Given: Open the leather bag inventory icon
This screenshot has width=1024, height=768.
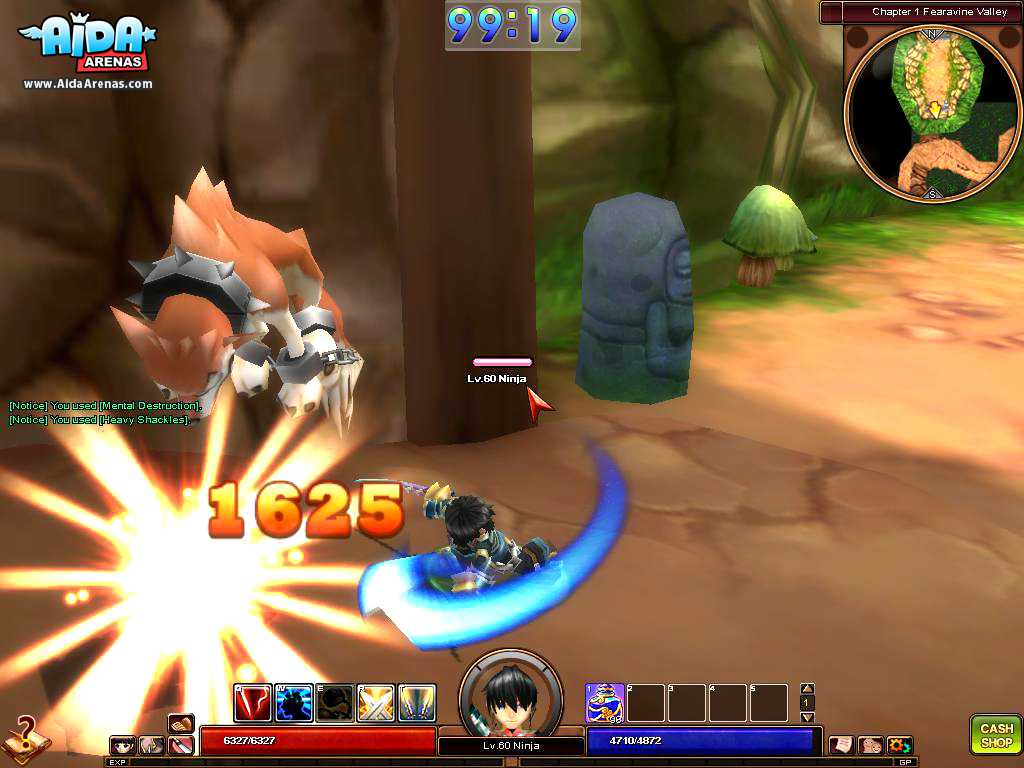Looking at the screenshot, I should (x=181, y=722).
